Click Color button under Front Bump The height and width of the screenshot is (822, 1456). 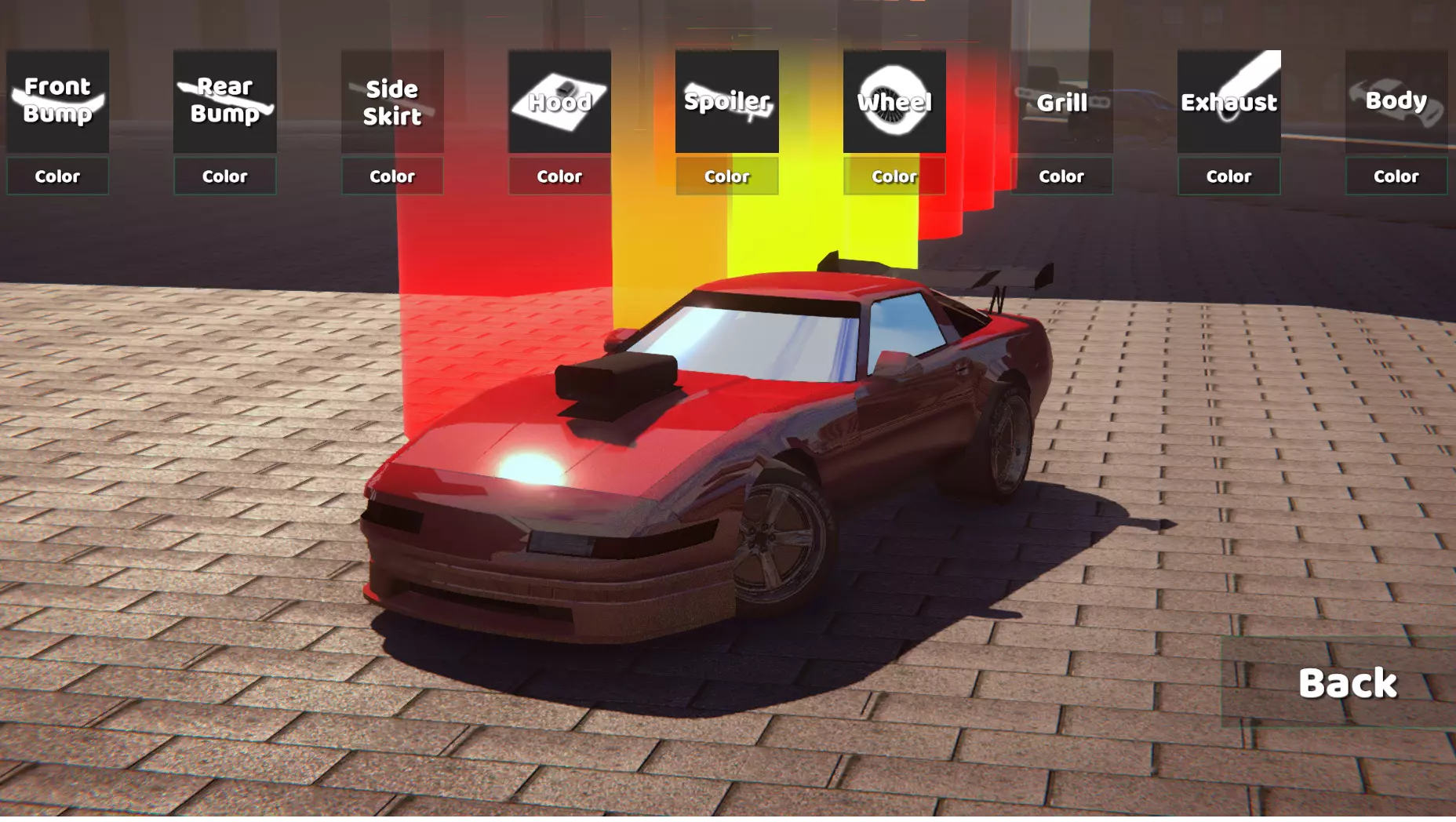57,176
